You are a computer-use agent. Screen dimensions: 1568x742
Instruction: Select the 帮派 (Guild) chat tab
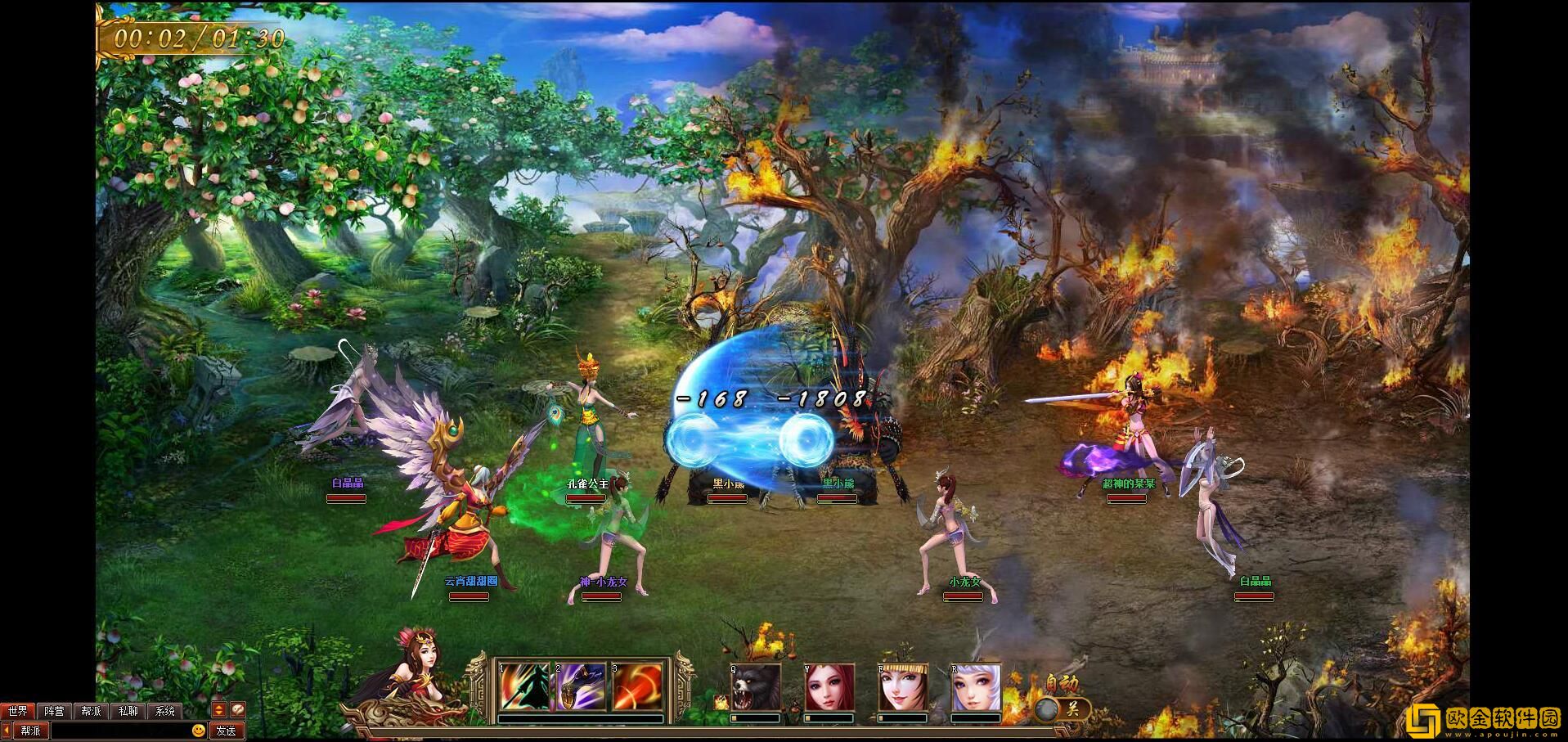tap(91, 711)
